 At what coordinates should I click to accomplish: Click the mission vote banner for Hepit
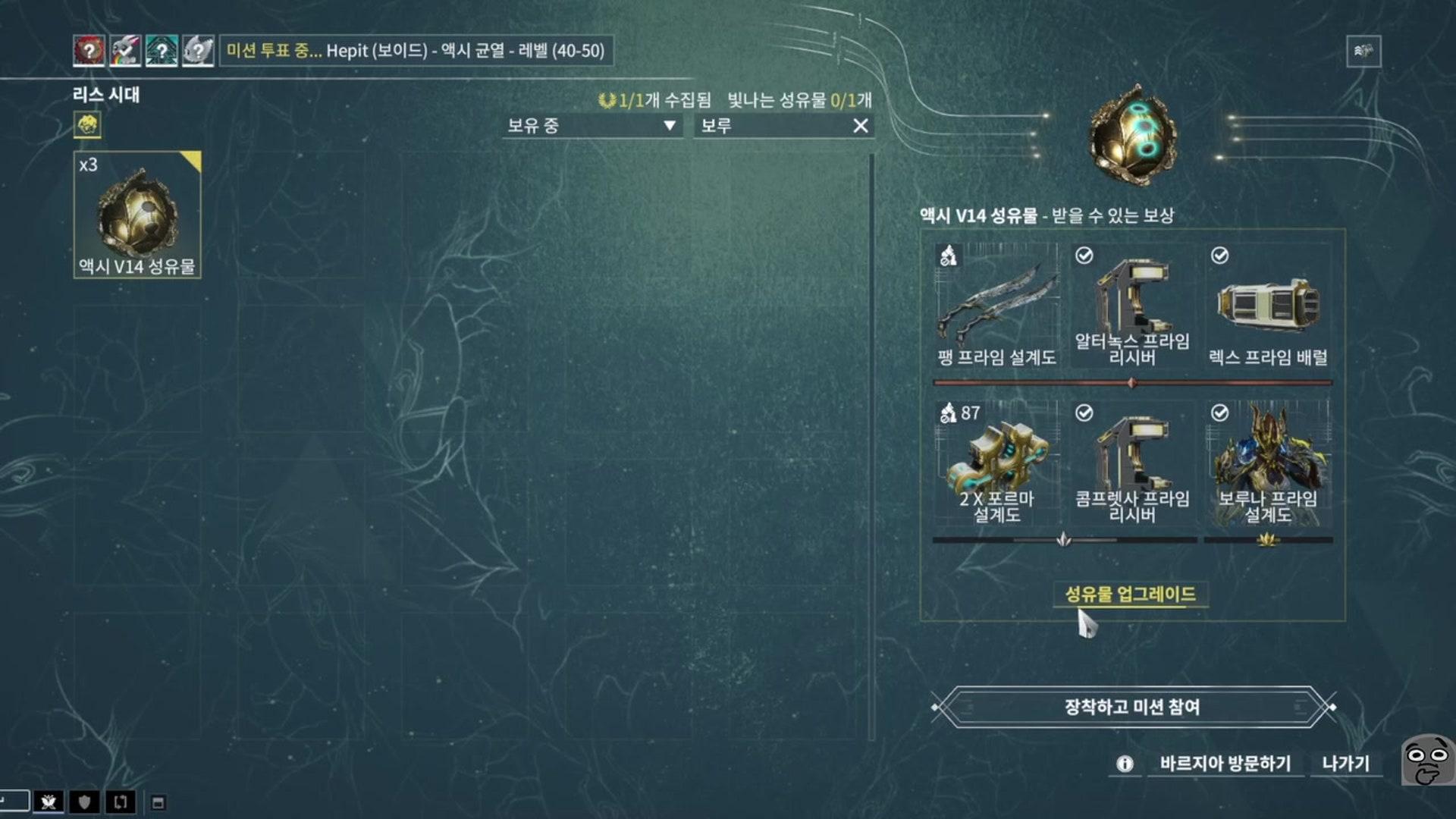tap(416, 51)
